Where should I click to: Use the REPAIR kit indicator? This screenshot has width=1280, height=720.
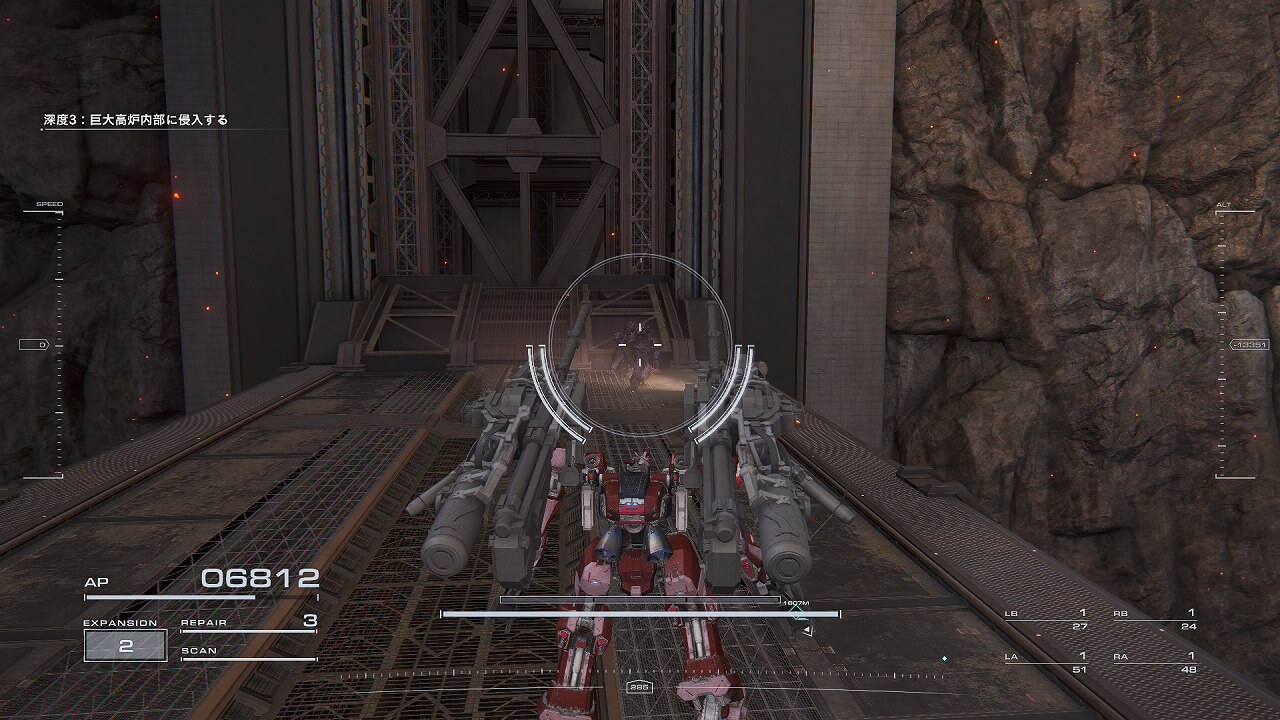[248, 623]
